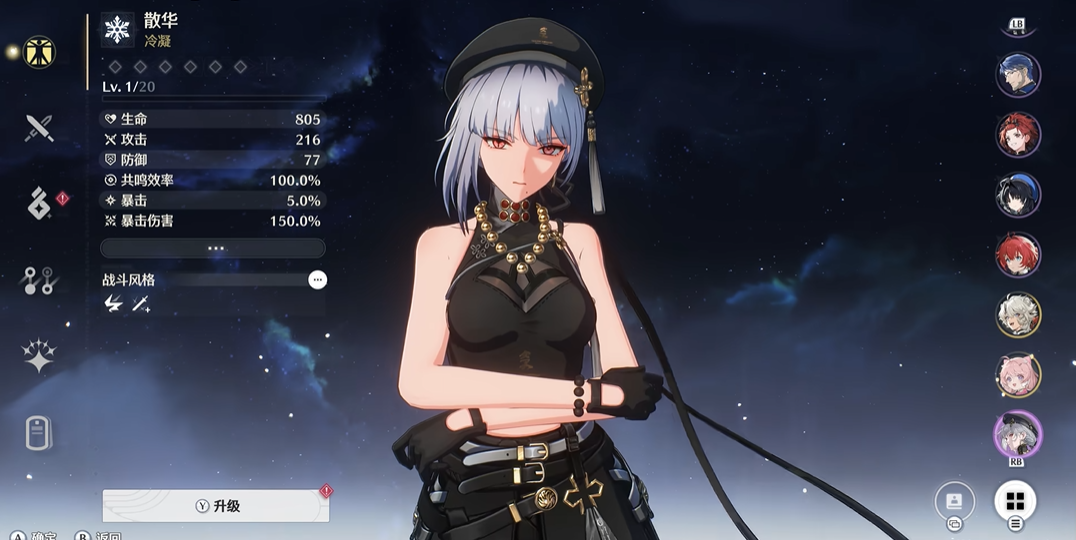This screenshot has height=540, width=1076.
Task: Switch to the skill-tree nodes tab
Action: [x=39, y=282]
